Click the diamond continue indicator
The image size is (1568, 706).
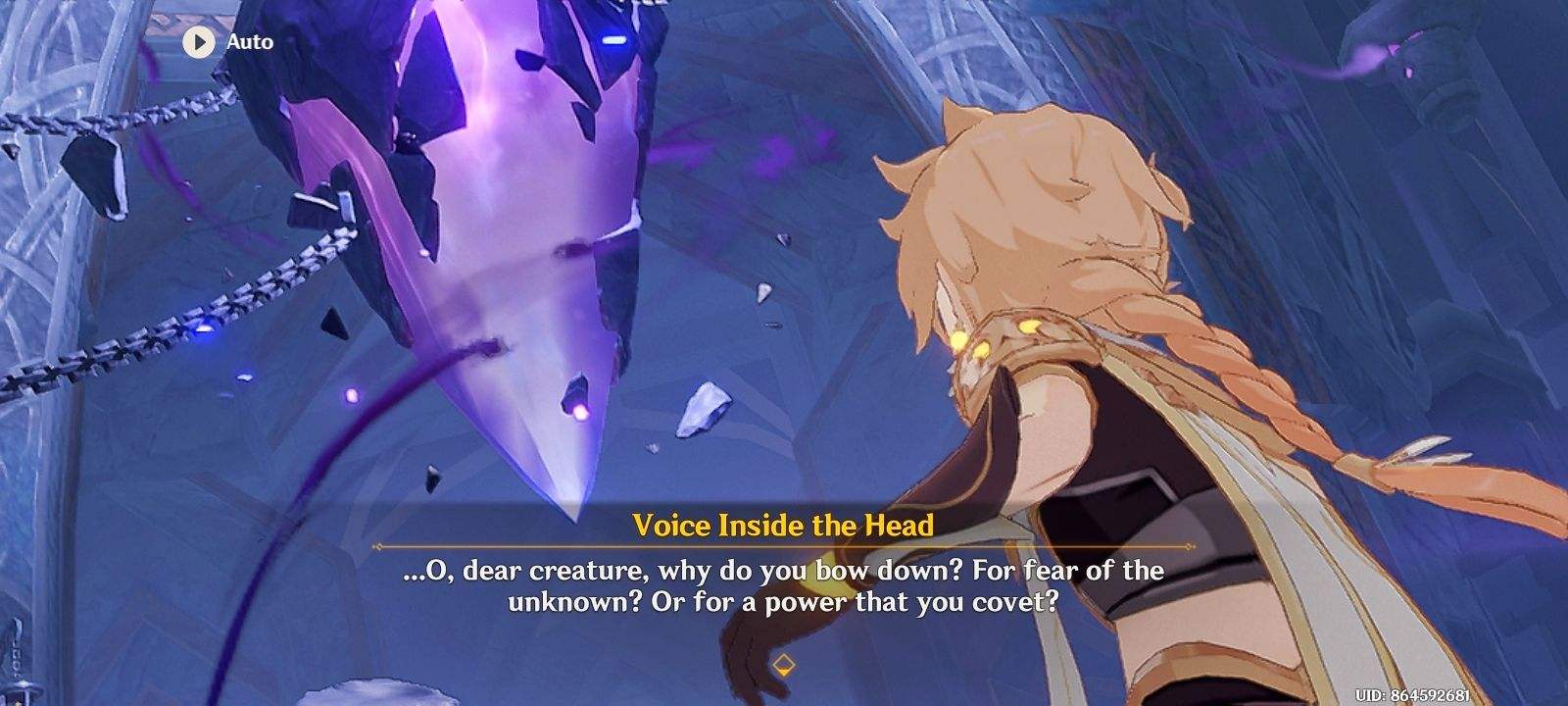click(x=784, y=663)
